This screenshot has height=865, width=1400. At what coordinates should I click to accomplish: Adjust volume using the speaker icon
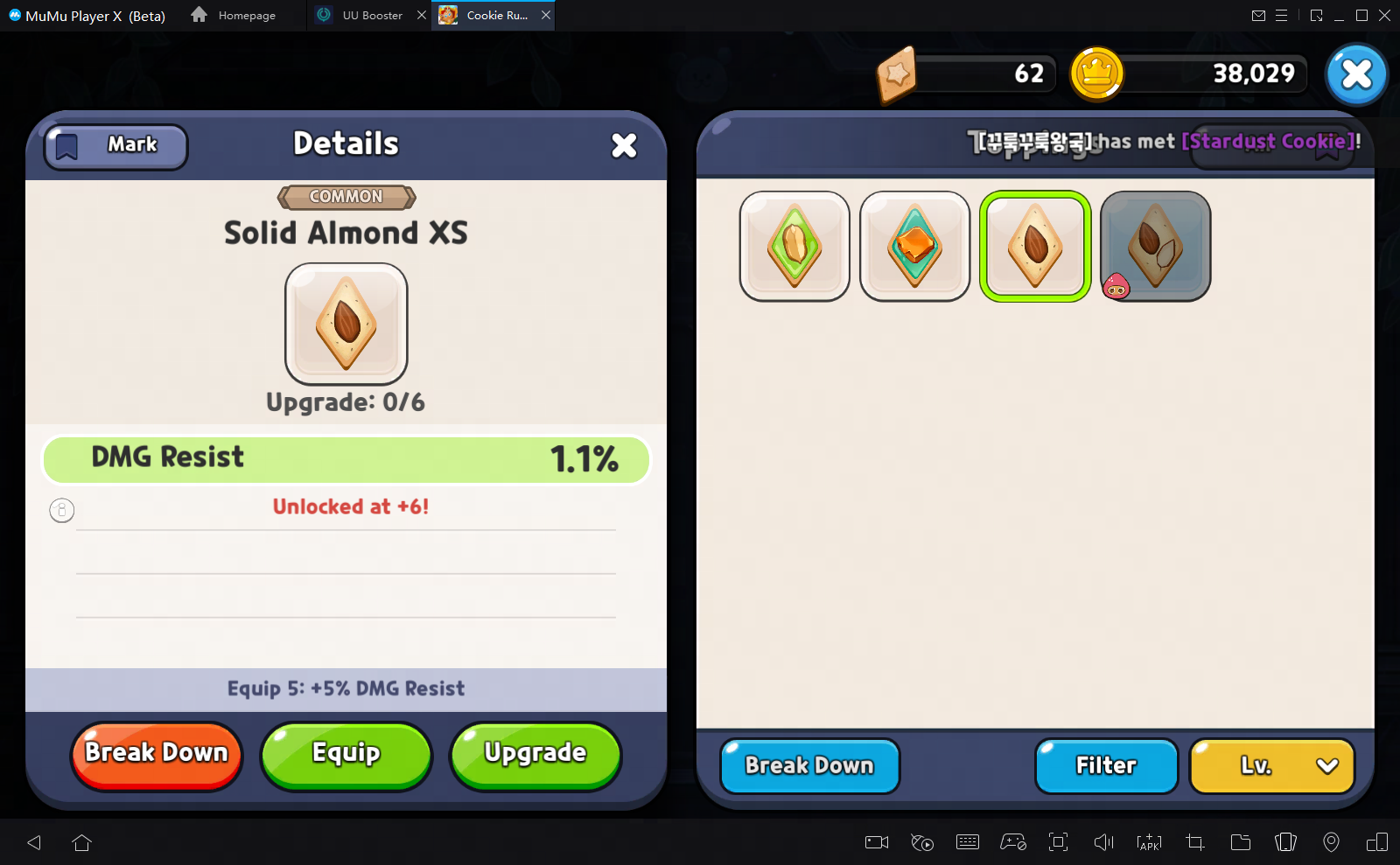[1102, 842]
